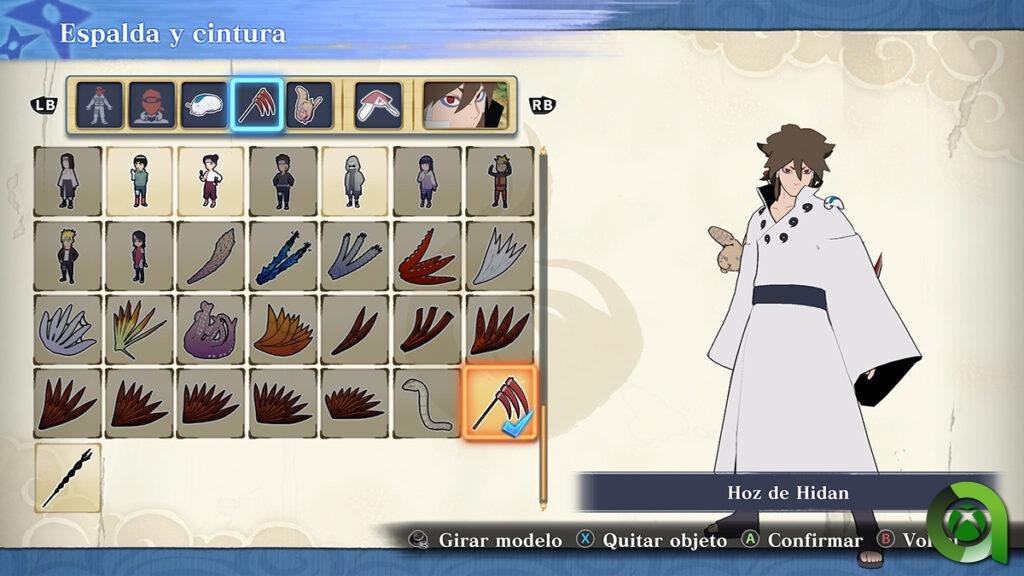
Task: Select the Naruto orange outfit doll
Action: coord(499,181)
